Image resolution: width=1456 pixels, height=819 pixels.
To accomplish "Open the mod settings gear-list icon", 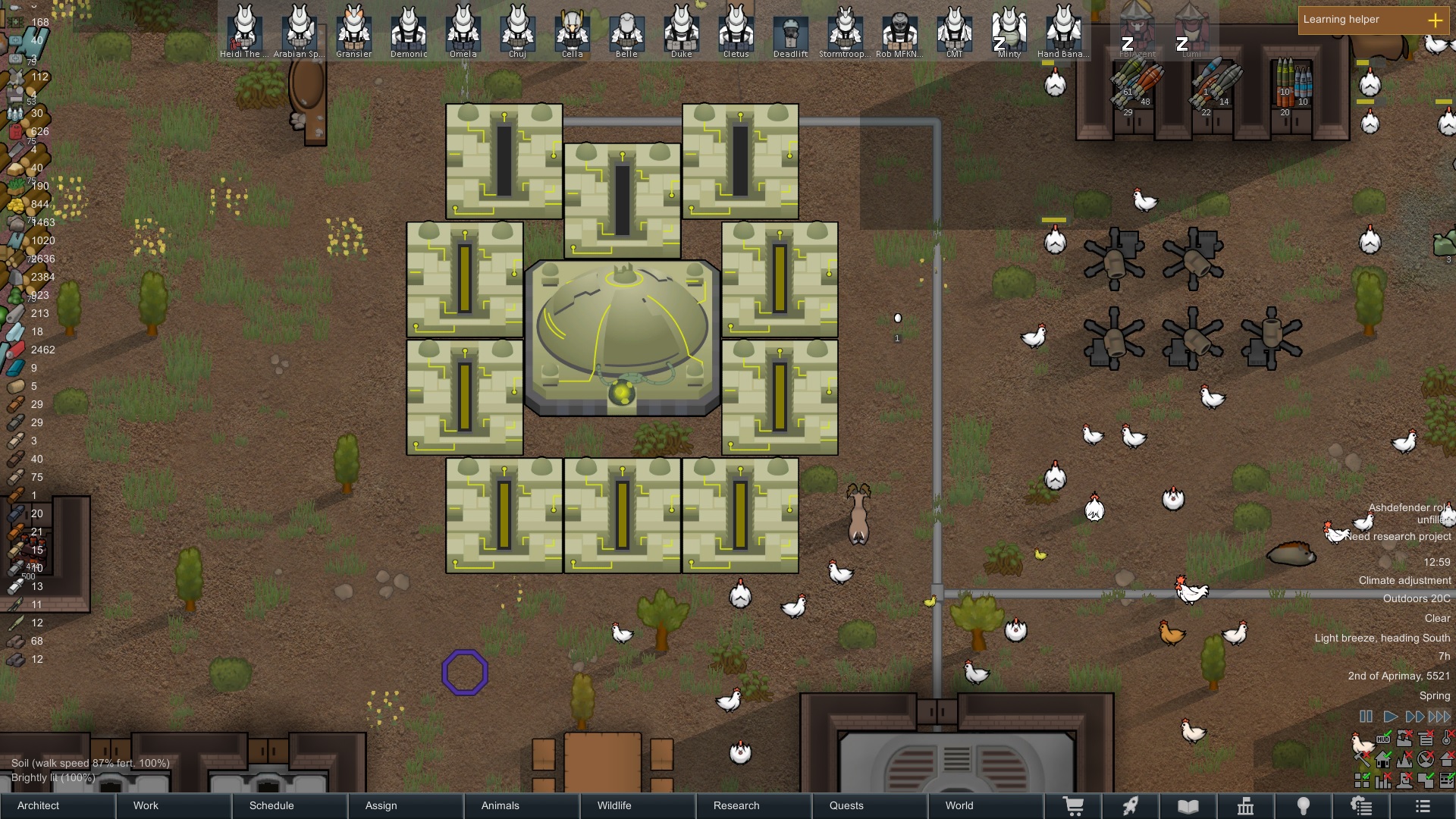I will pos(1362,806).
